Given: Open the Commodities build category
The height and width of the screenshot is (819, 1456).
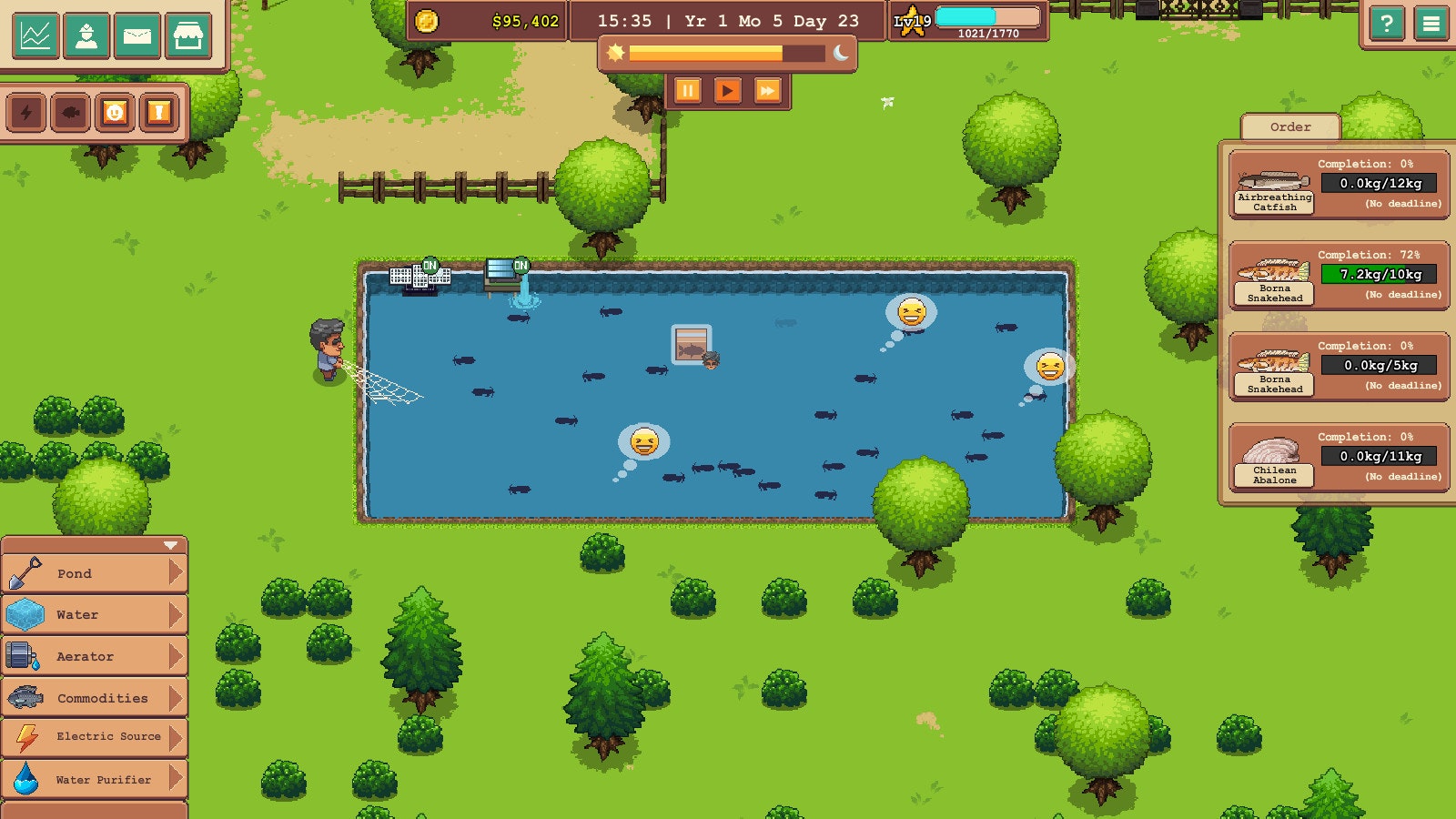Looking at the screenshot, I should point(91,697).
